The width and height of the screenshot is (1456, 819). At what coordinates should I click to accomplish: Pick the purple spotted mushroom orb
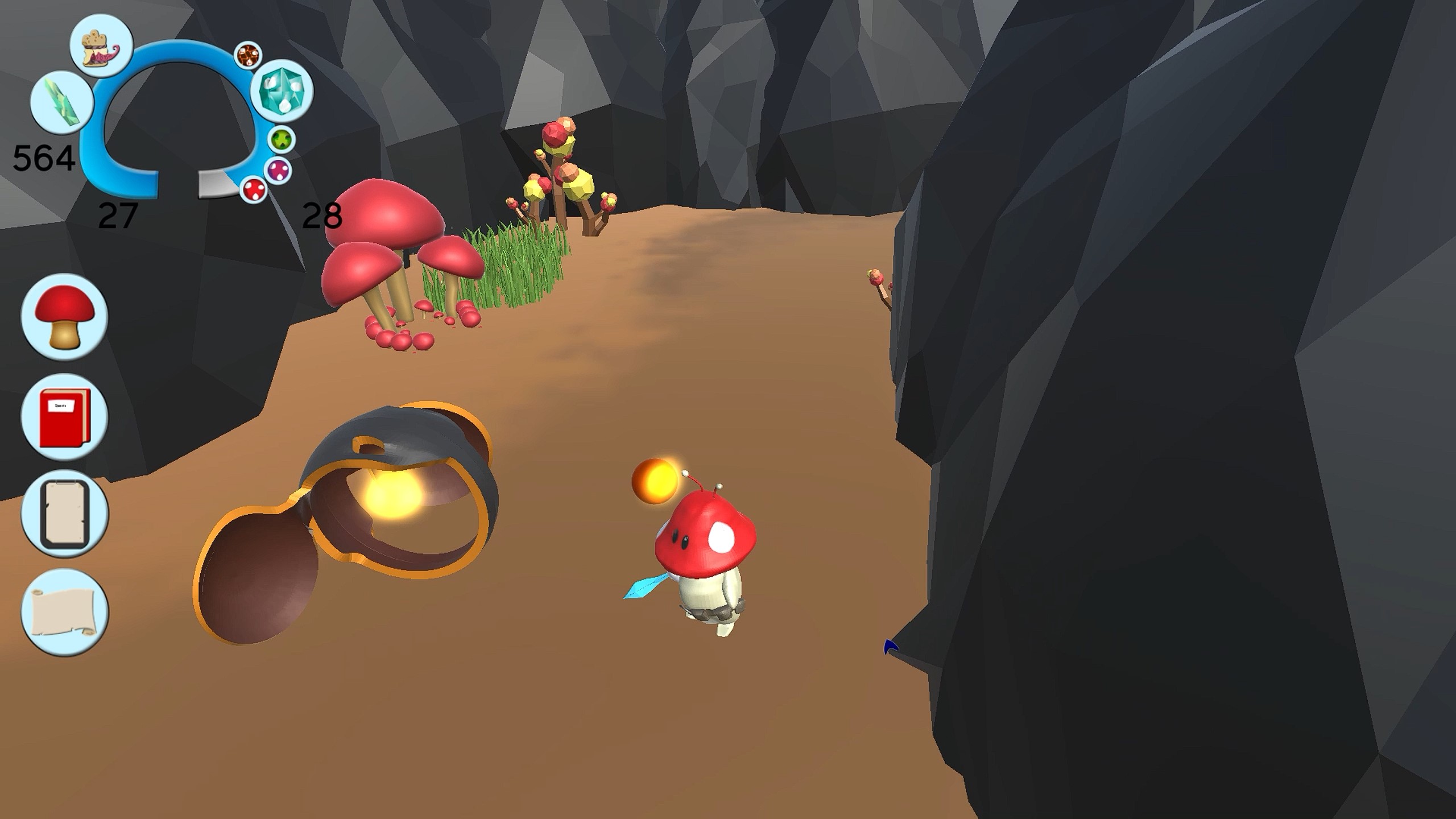tap(278, 169)
